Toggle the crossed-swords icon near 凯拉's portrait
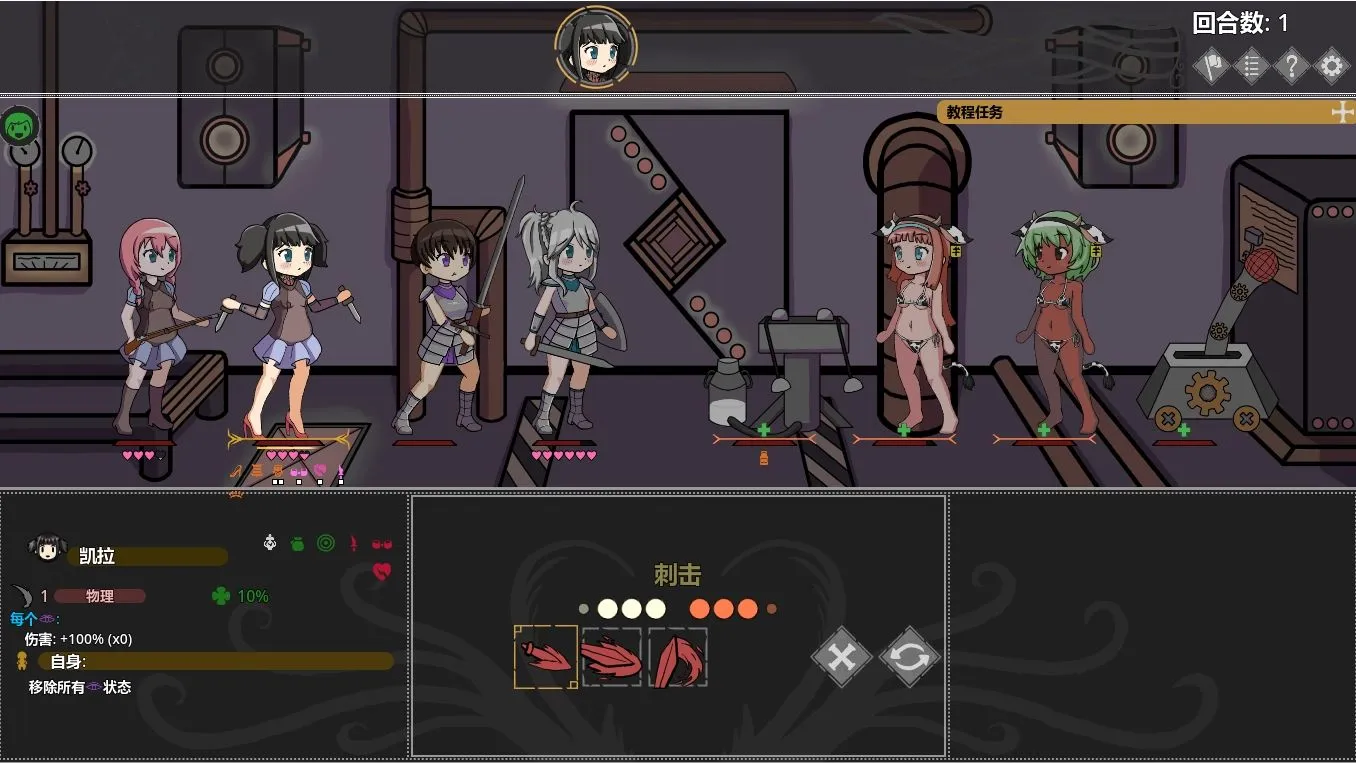The height and width of the screenshot is (763, 1356). tap(270, 543)
